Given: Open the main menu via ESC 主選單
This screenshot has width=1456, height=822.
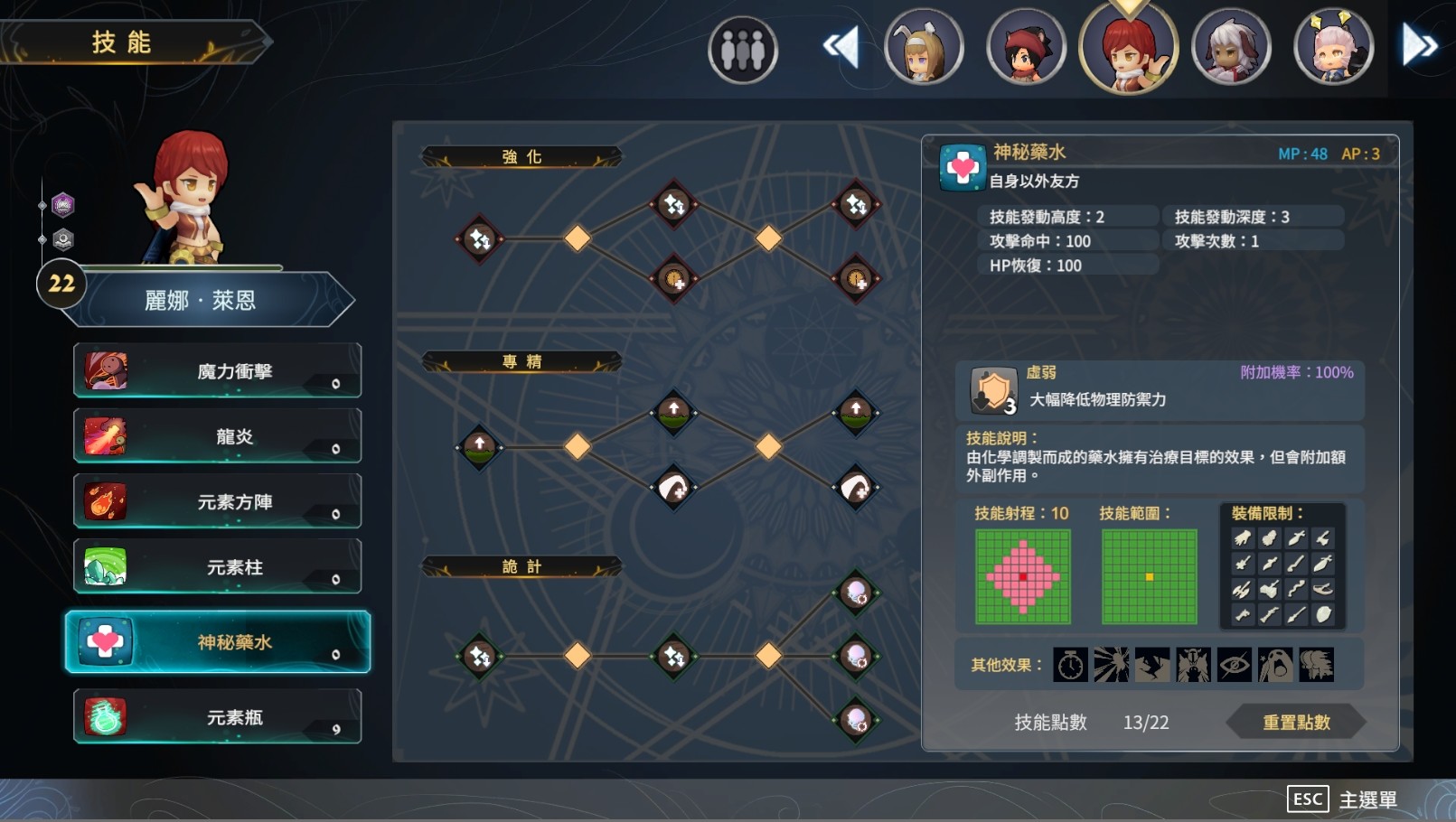Looking at the screenshot, I should 1341,799.
